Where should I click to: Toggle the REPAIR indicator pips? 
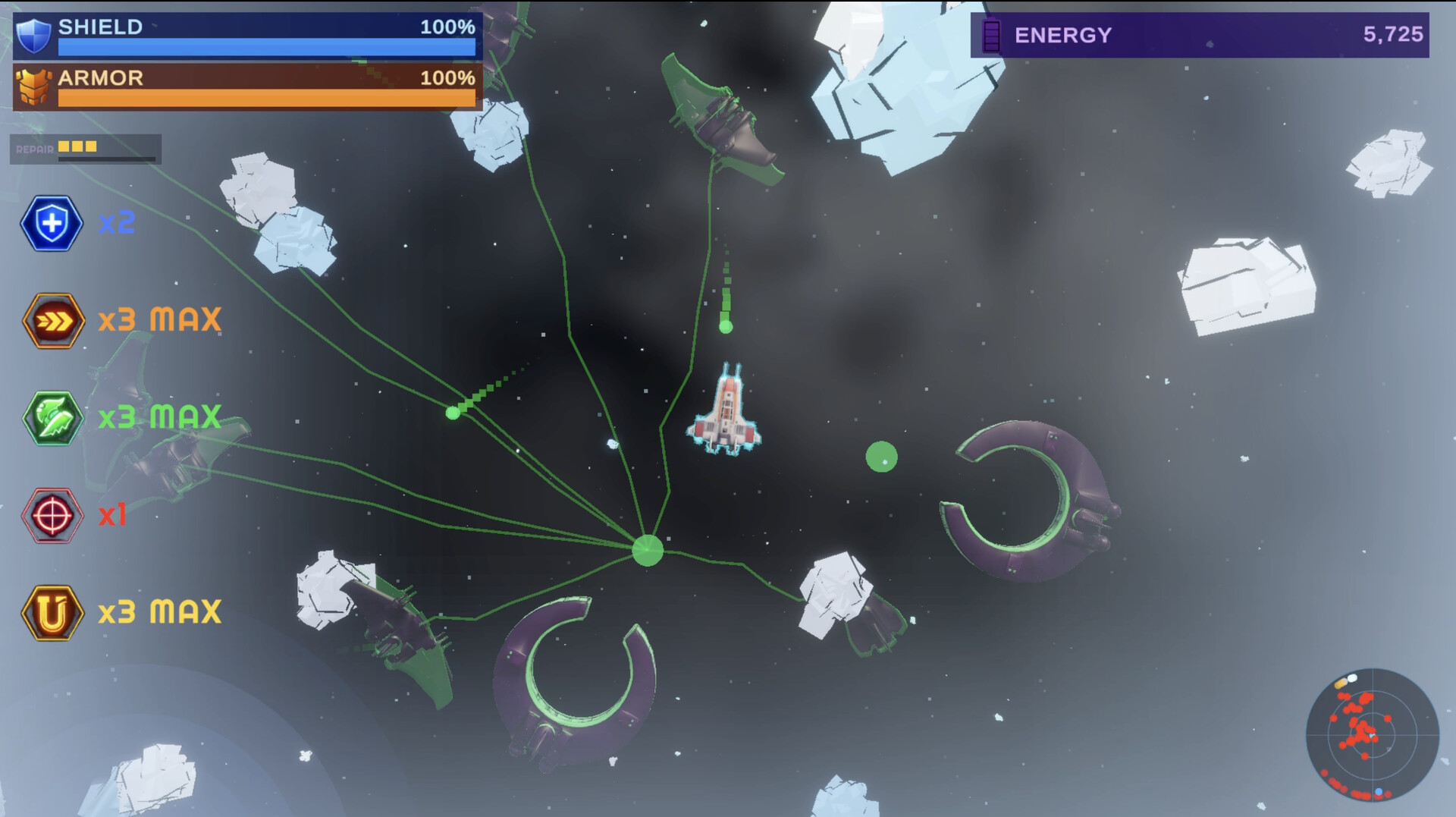(x=76, y=148)
